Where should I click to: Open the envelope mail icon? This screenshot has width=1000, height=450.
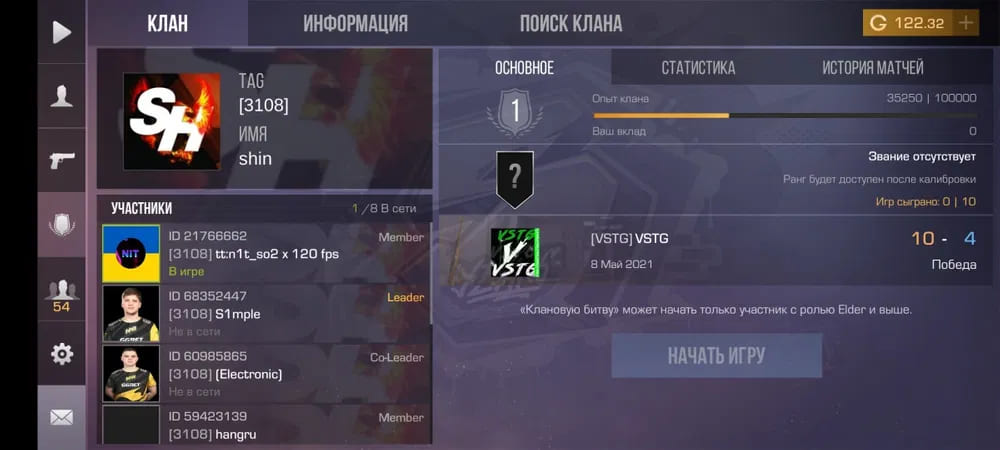coord(62,417)
